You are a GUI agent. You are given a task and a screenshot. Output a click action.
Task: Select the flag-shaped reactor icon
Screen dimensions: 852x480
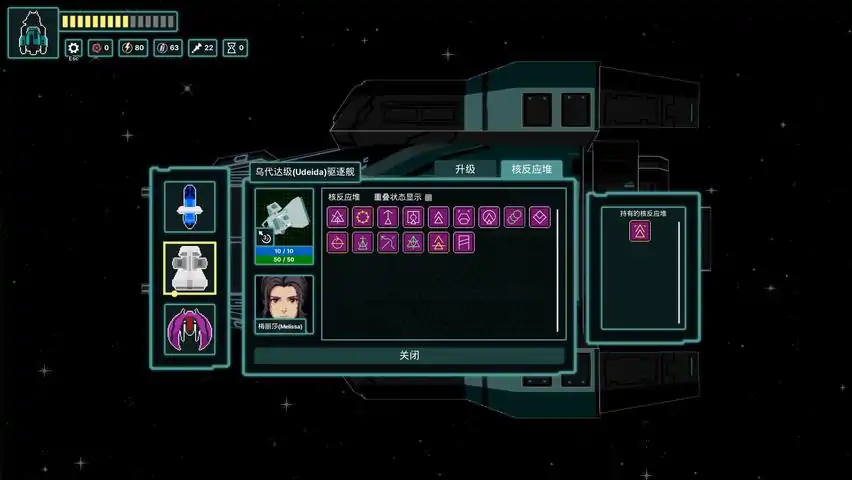pyautogui.click(x=464, y=242)
